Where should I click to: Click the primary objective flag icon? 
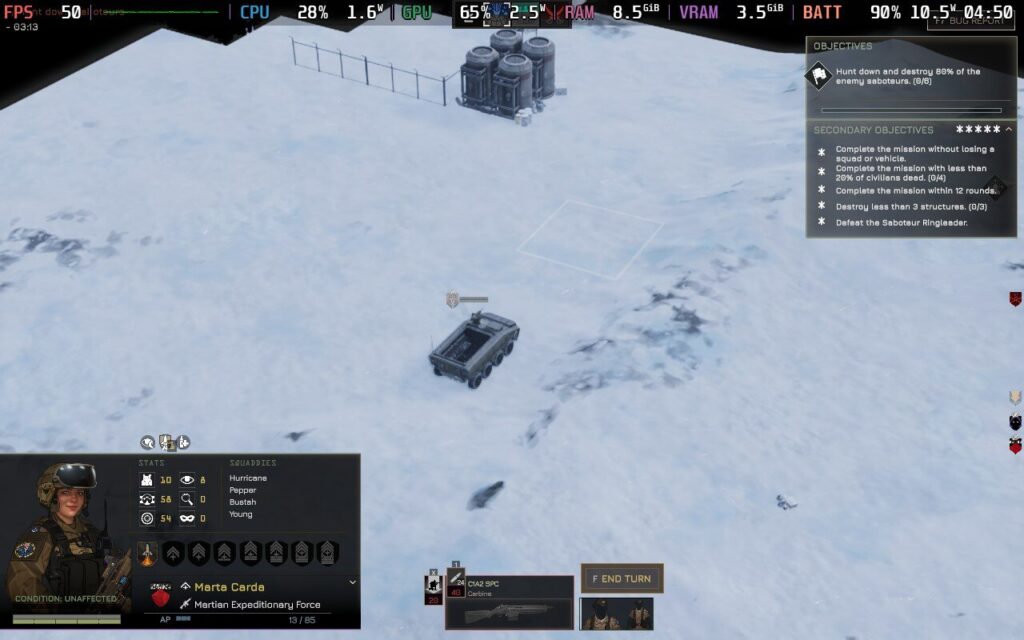coord(820,75)
